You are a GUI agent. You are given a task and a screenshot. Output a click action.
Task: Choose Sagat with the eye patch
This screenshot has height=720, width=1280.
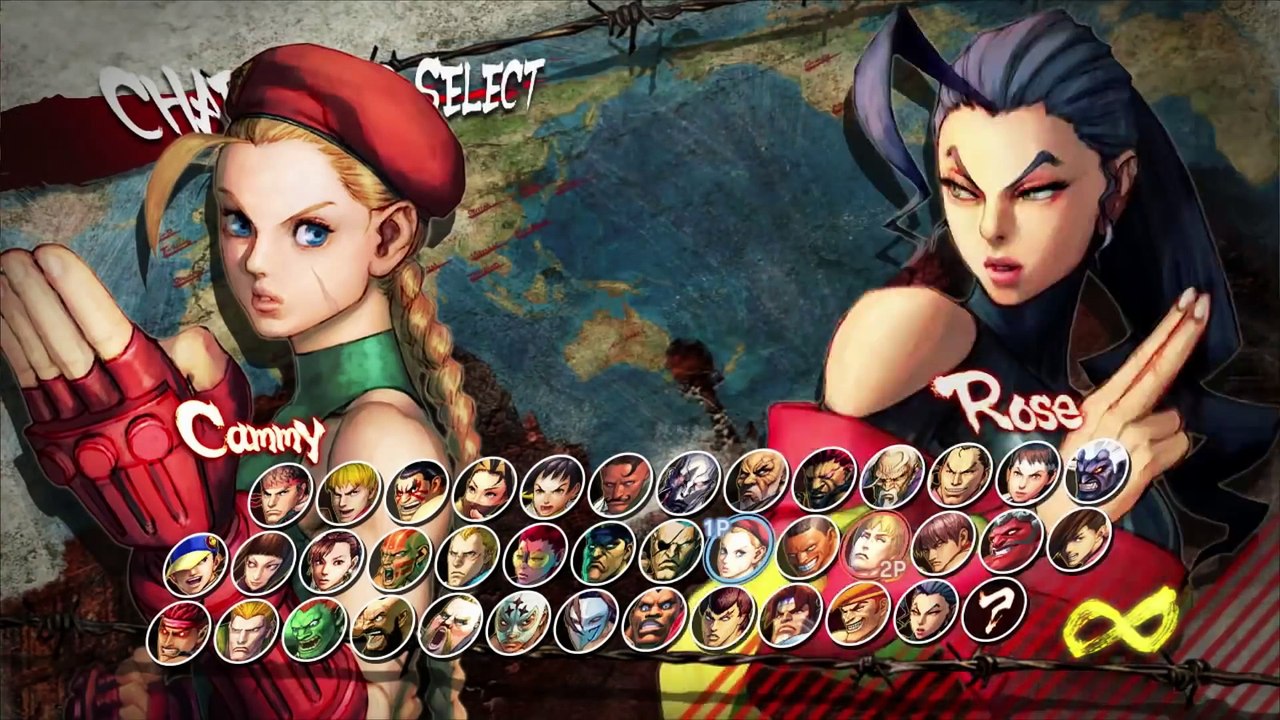pos(671,551)
